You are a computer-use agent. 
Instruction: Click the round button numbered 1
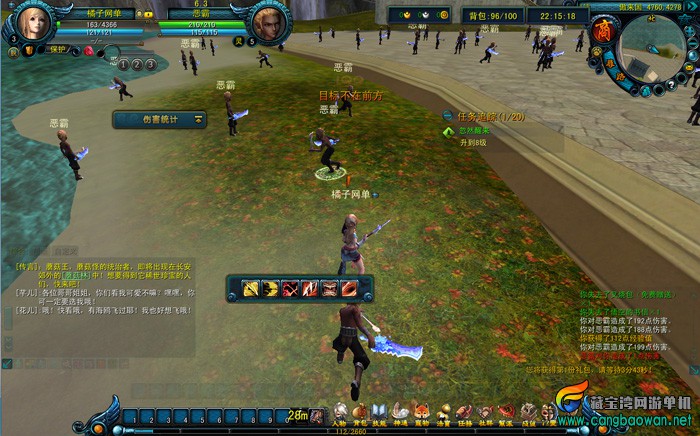point(121,63)
